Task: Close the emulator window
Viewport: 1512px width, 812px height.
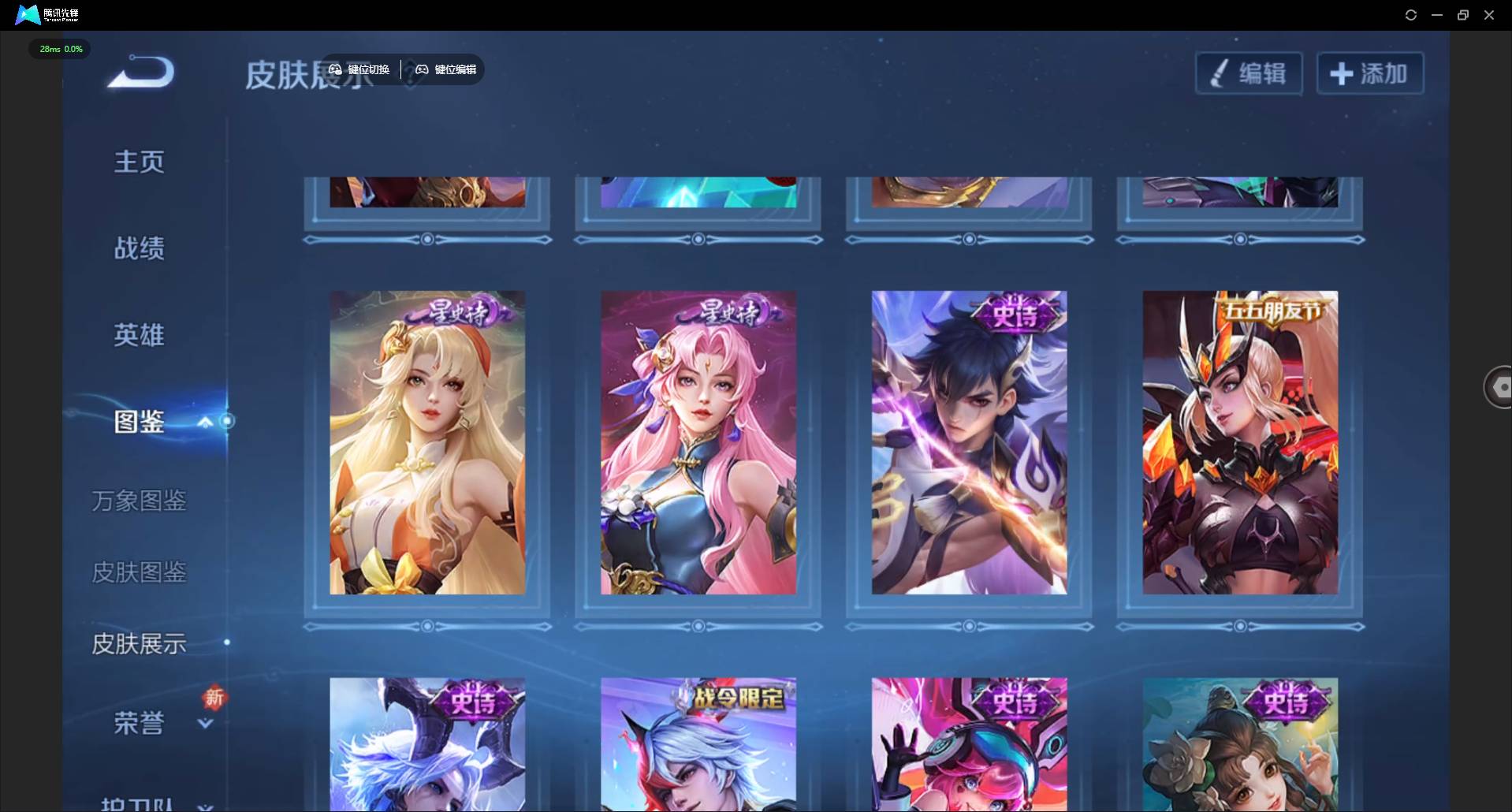Action: [1489, 15]
